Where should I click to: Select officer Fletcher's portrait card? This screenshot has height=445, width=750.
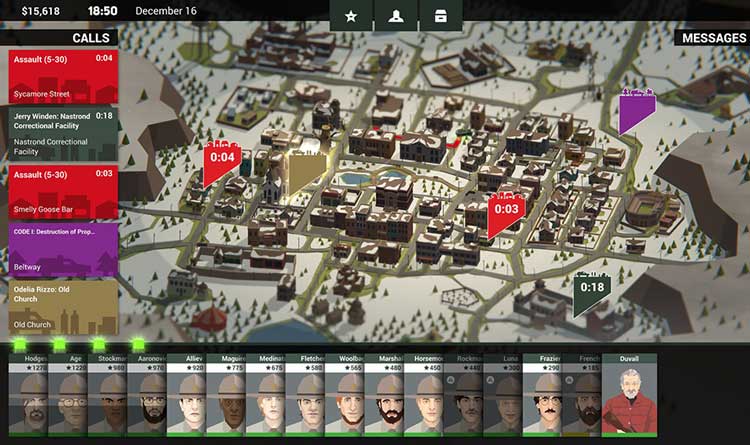[x=305, y=400]
